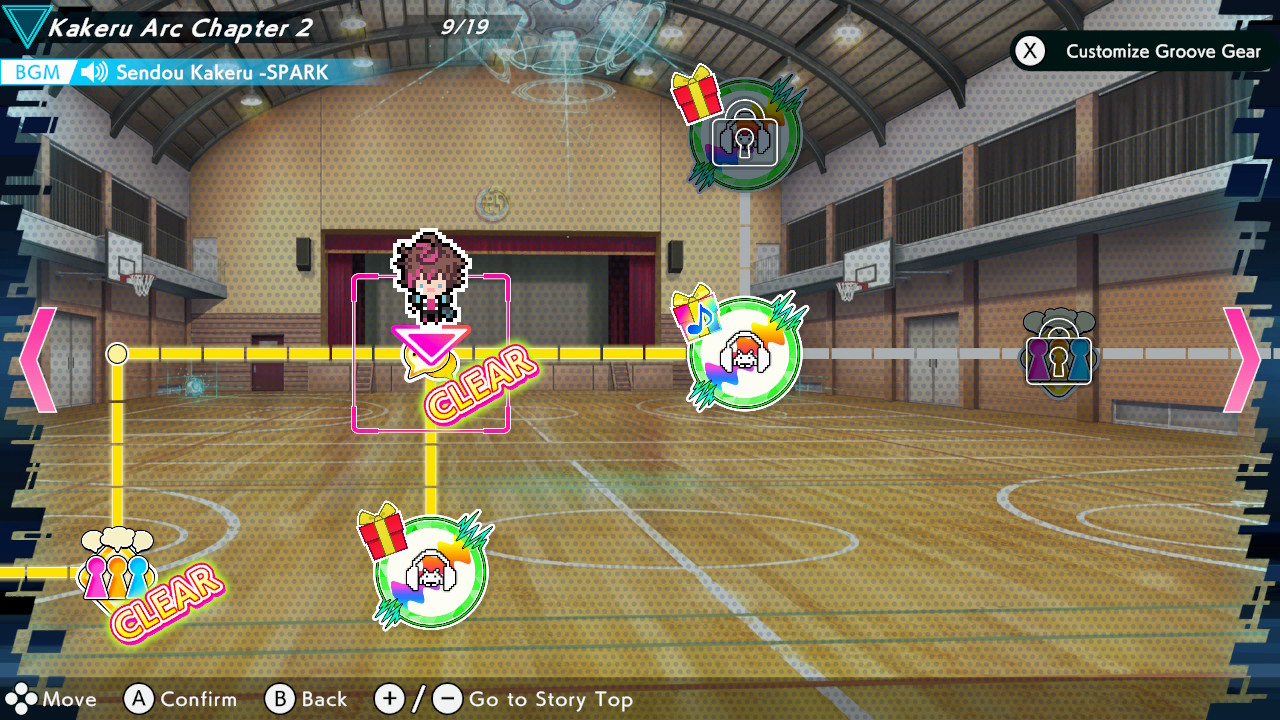Advance the map with the right pink arrow
The width and height of the screenshot is (1280, 720).
[1242, 360]
